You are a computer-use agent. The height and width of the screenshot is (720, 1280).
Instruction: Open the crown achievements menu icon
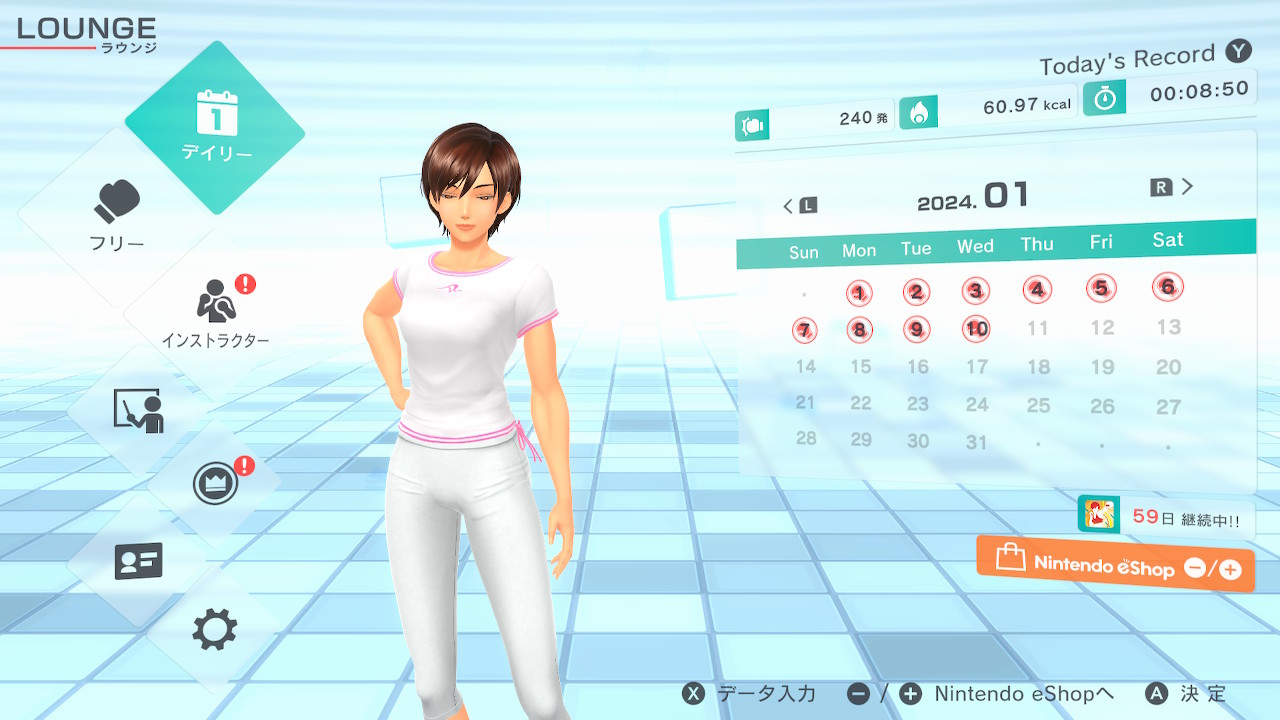(215, 485)
